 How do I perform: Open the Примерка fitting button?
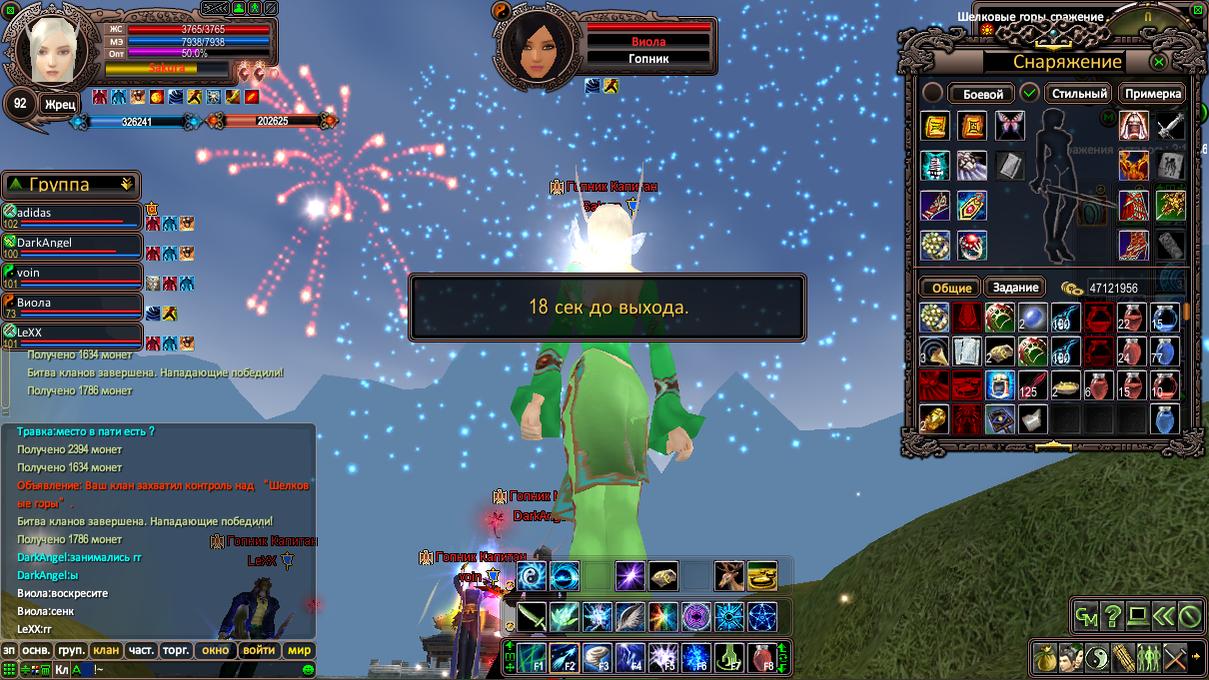(x=1152, y=94)
